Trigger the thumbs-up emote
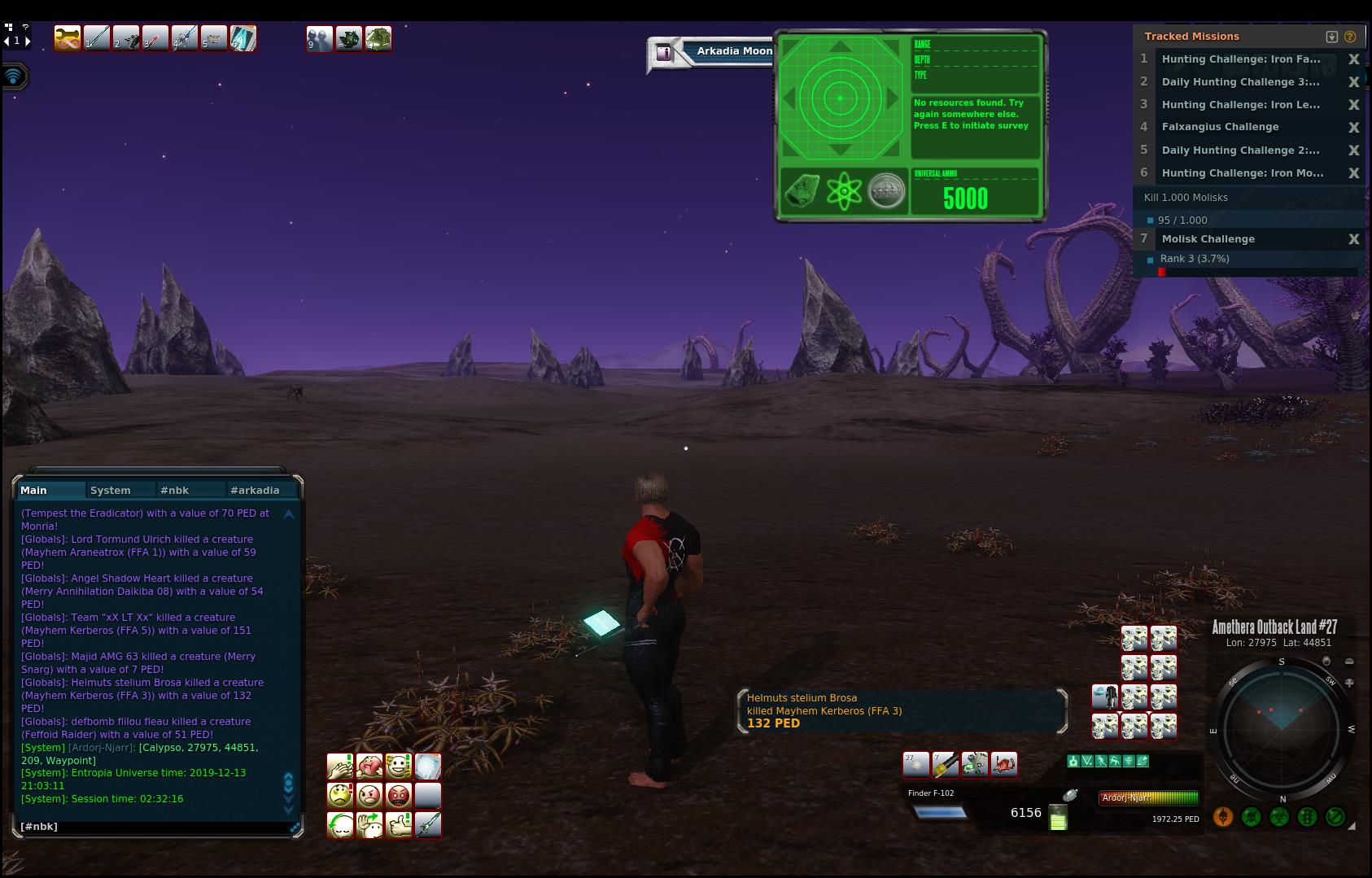Viewport: 1372px width, 878px height. coord(399,824)
